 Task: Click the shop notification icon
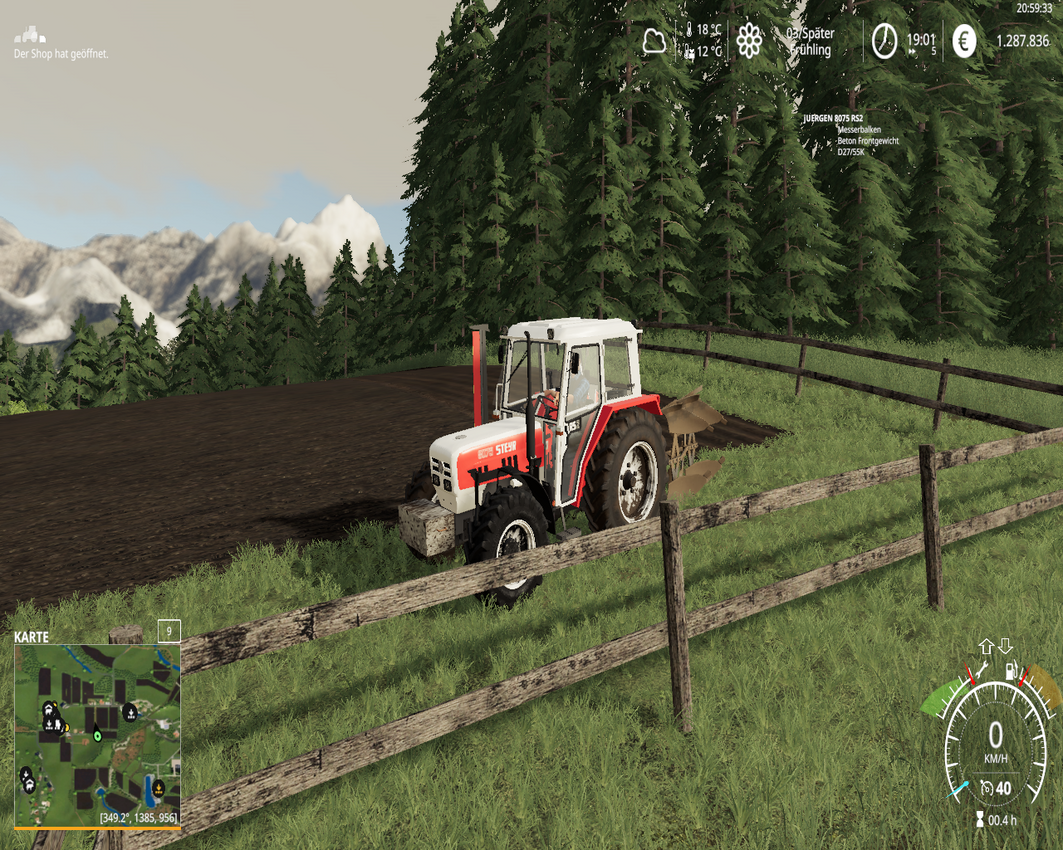click(30, 35)
